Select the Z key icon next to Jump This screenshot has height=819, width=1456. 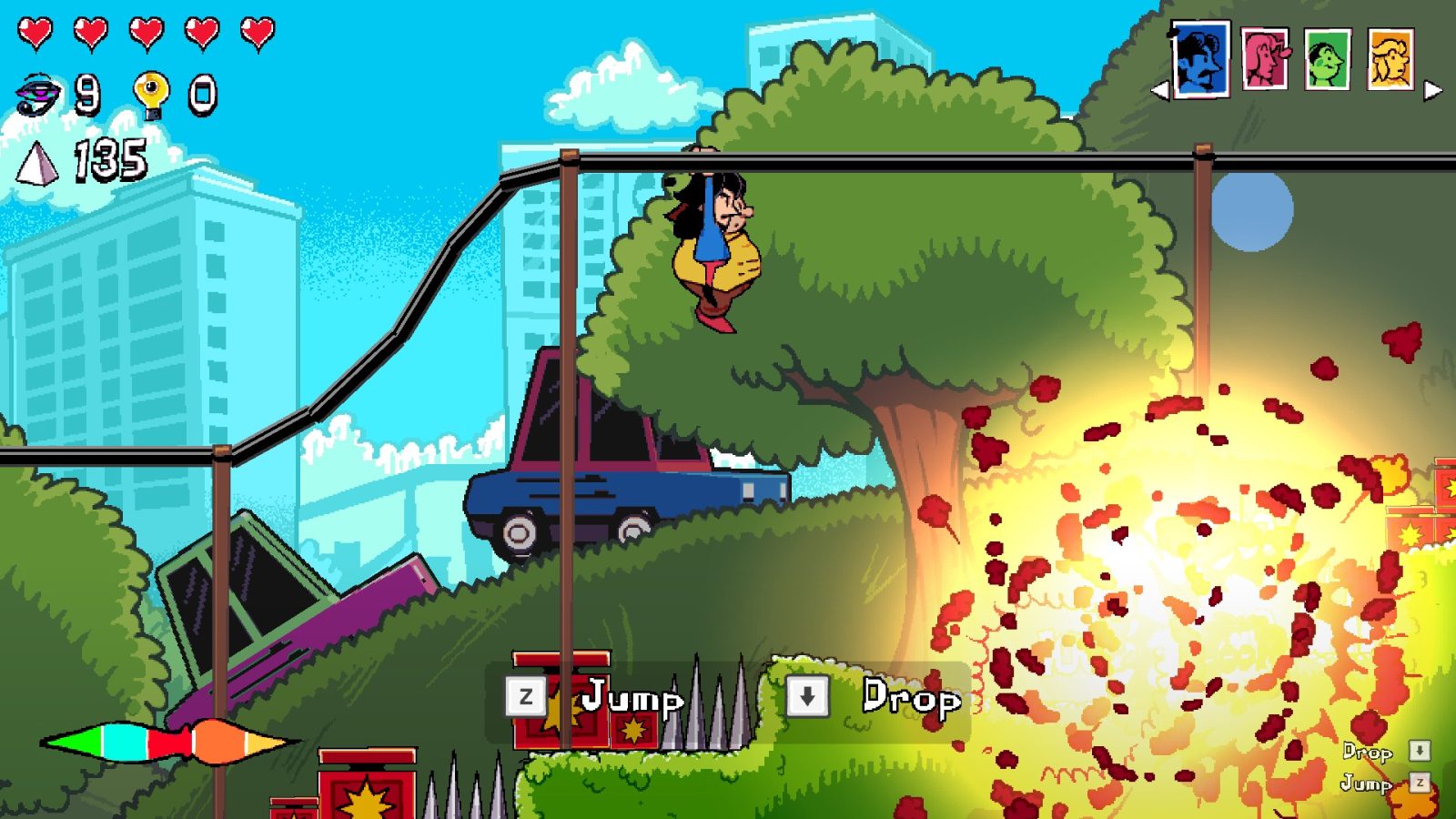(x=525, y=698)
